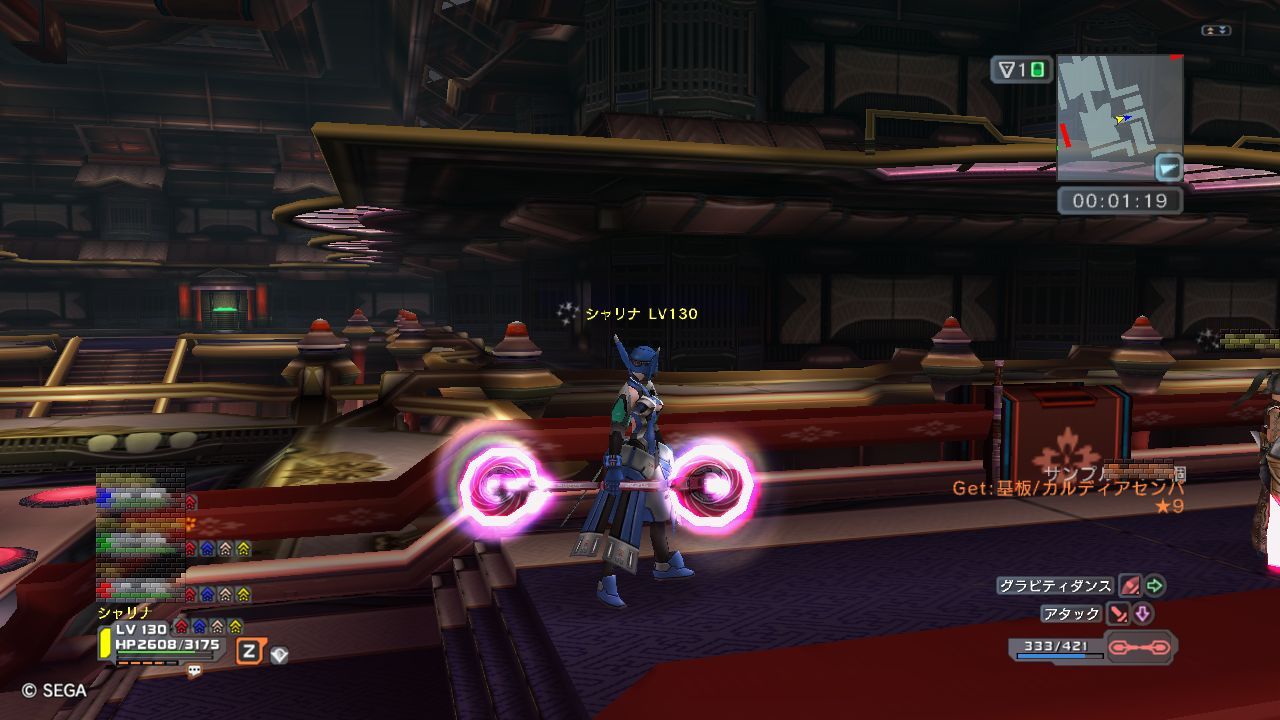Click the floor indicator panel beside minimap
Screen dimensions: 1280x720
(1021, 70)
